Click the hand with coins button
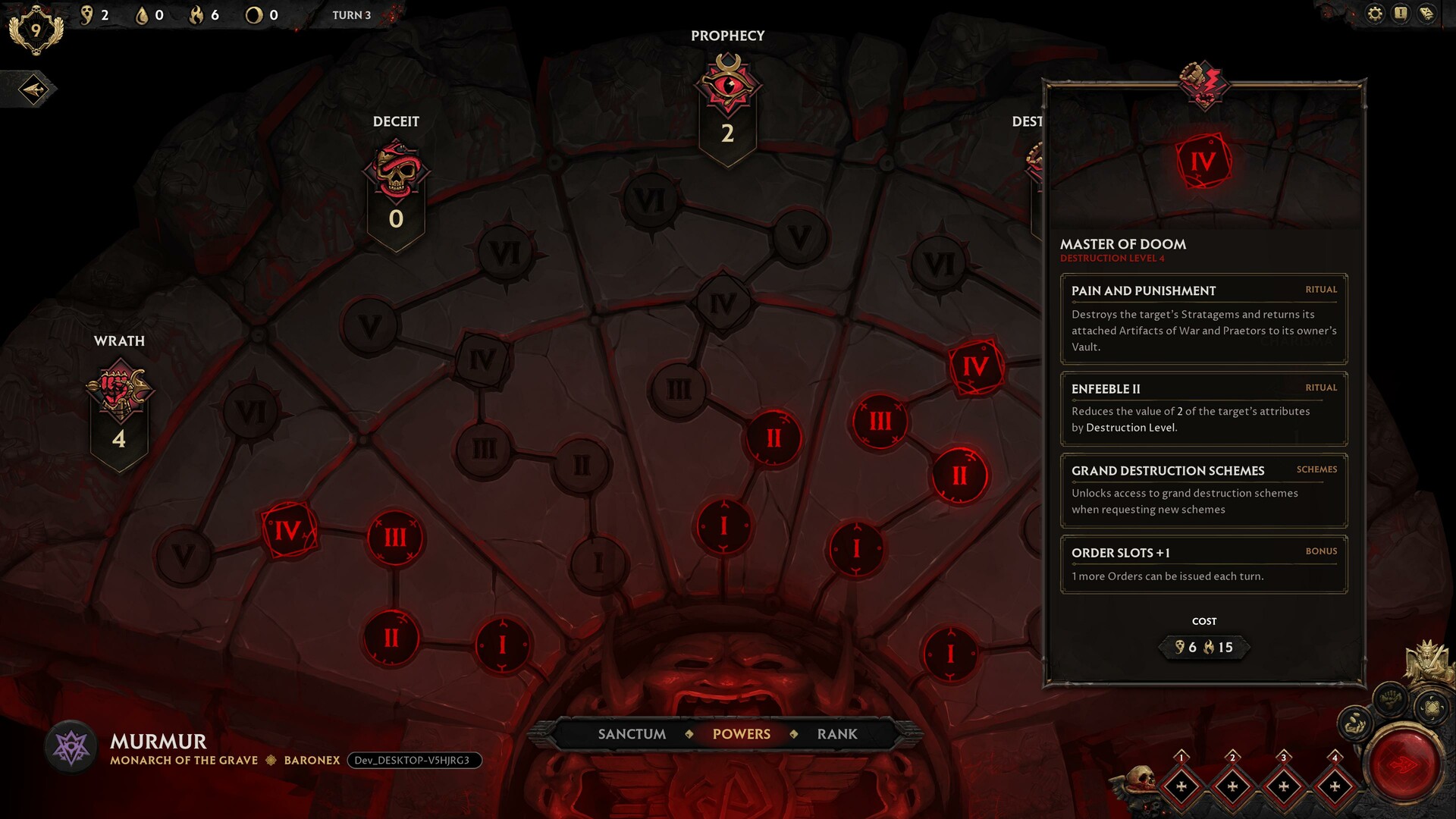The height and width of the screenshot is (819, 1456). (1355, 724)
